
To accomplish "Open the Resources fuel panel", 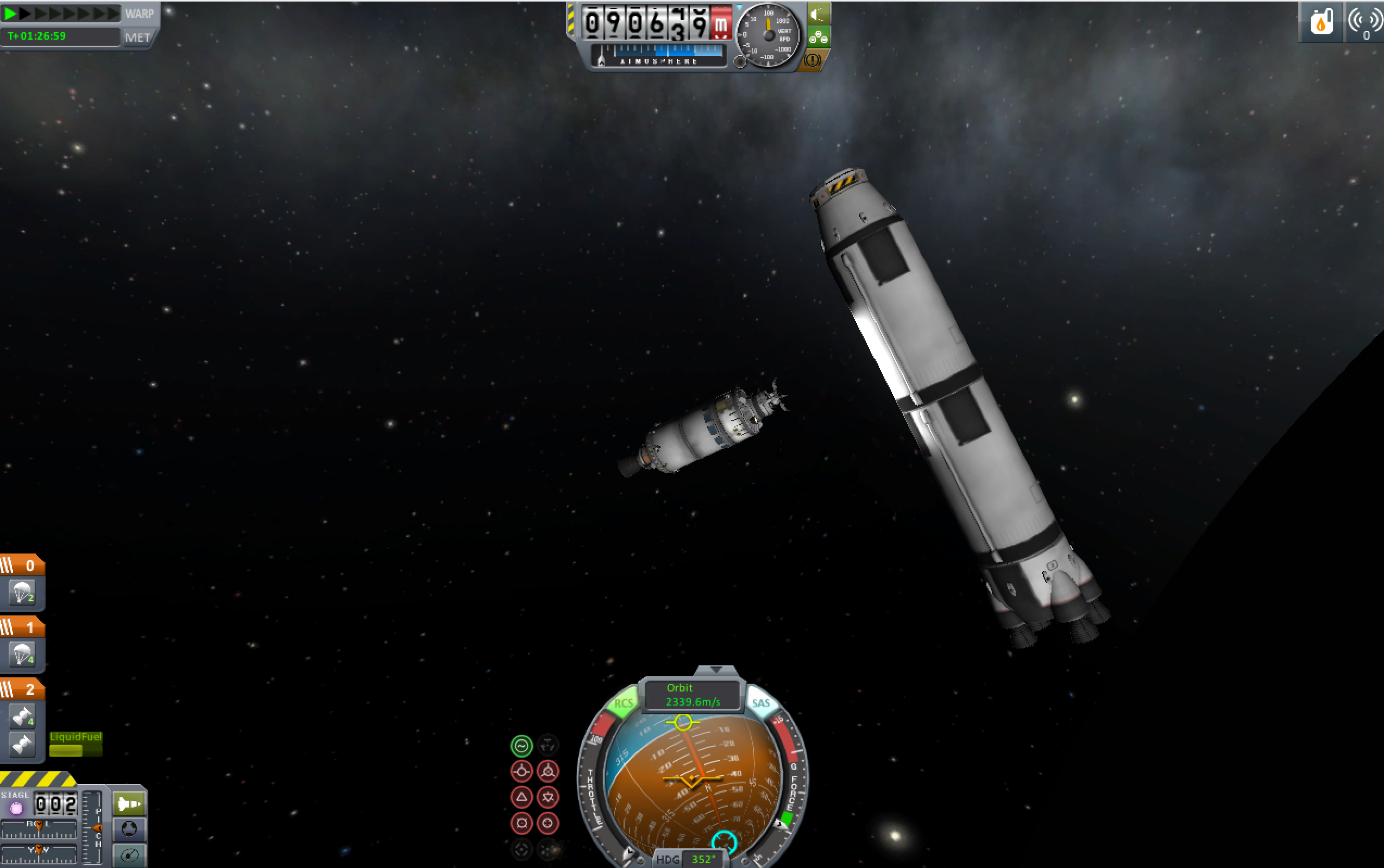I will (x=1321, y=22).
